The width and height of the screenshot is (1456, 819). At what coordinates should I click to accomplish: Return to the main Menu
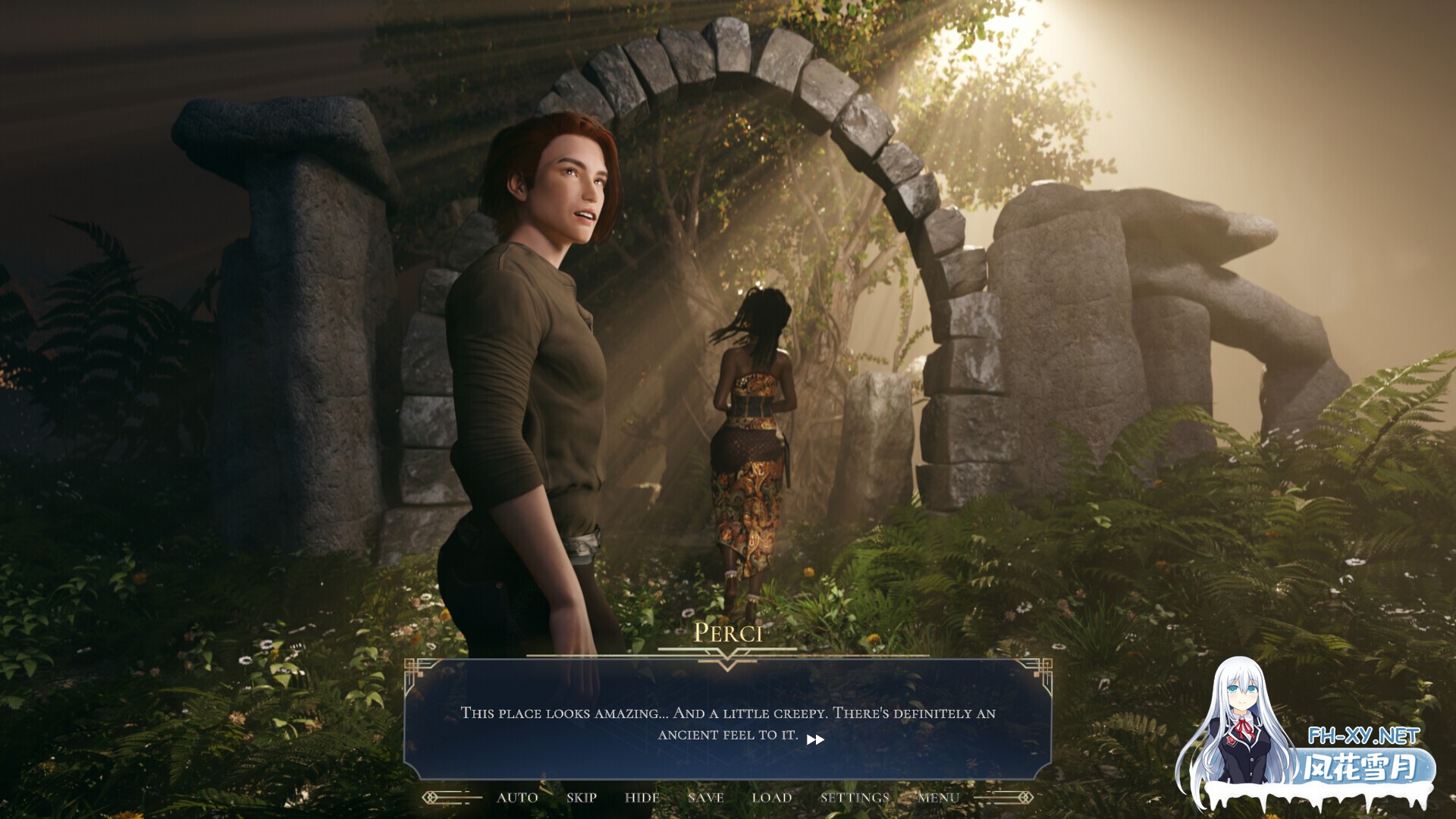tap(938, 797)
